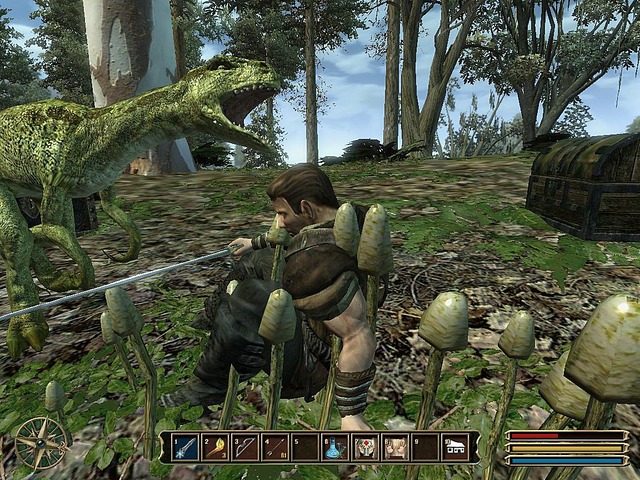The height and width of the screenshot is (480, 640).
Task: Click the hands icon in slot 8
Action: (x=395, y=447)
